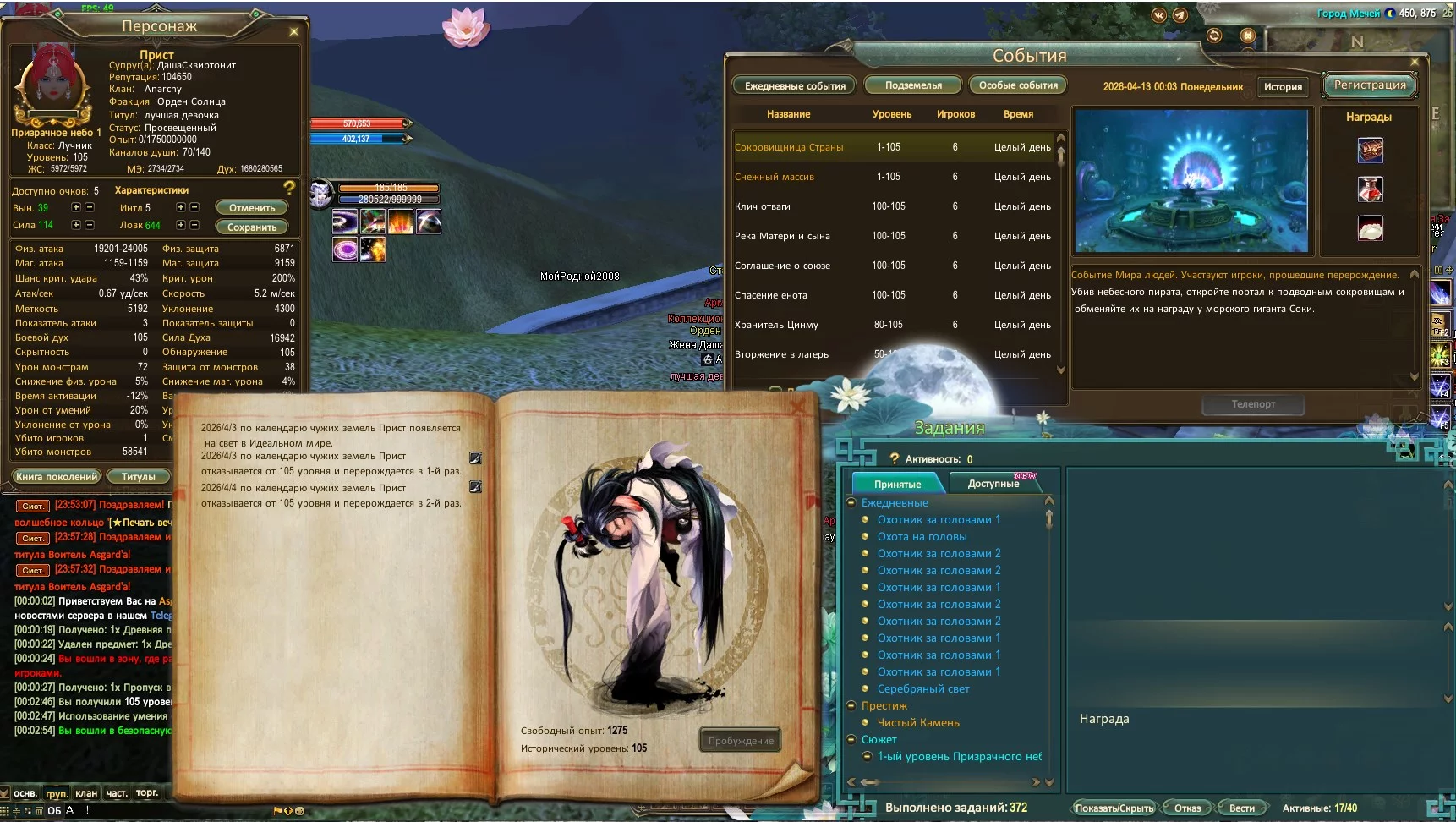
Task: Select the Серебряный свет quest
Action: (x=923, y=689)
